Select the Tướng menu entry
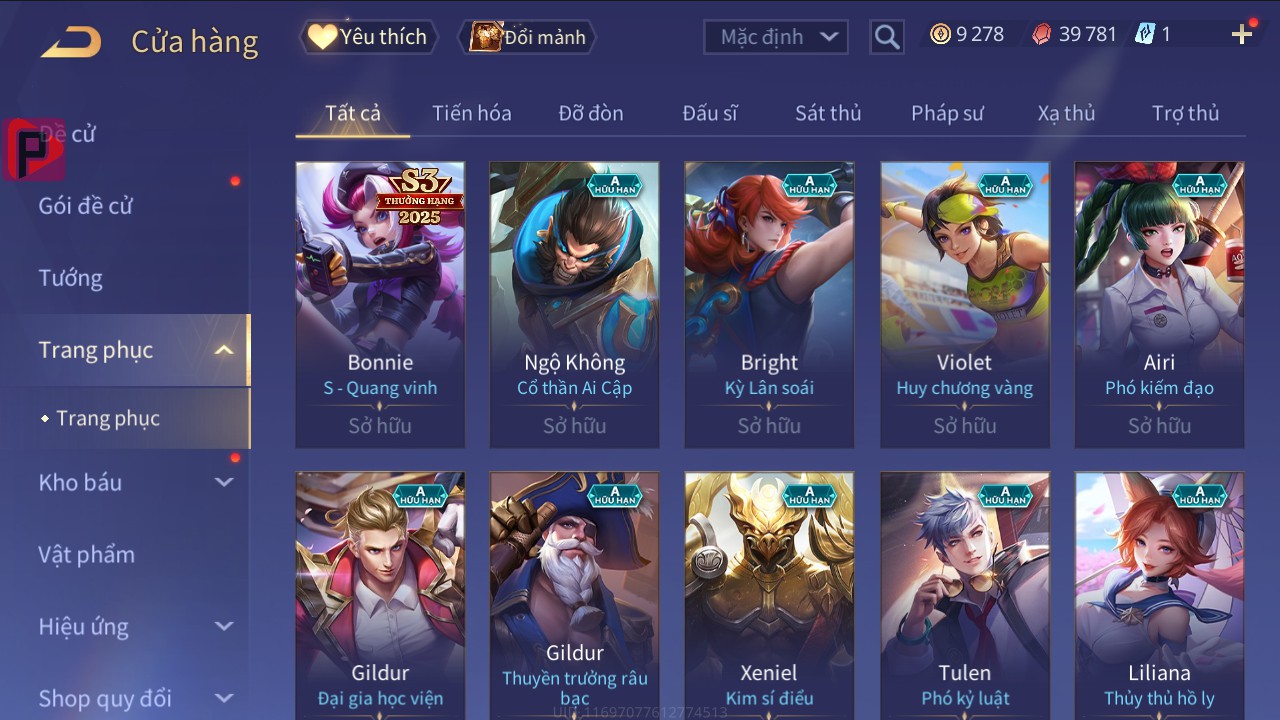Image resolution: width=1280 pixels, height=720 pixels. (x=71, y=278)
